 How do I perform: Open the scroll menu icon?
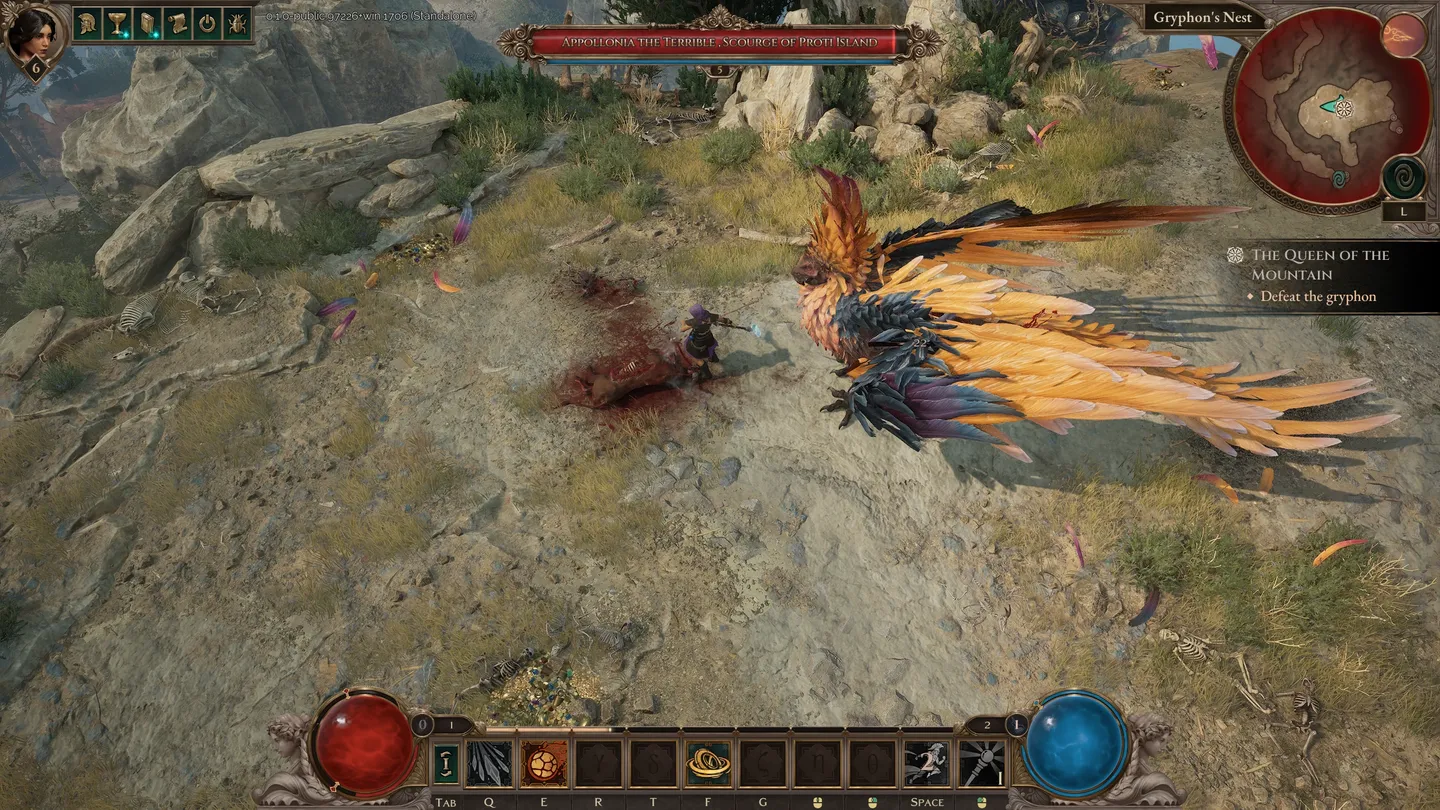pyautogui.click(x=178, y=23)
